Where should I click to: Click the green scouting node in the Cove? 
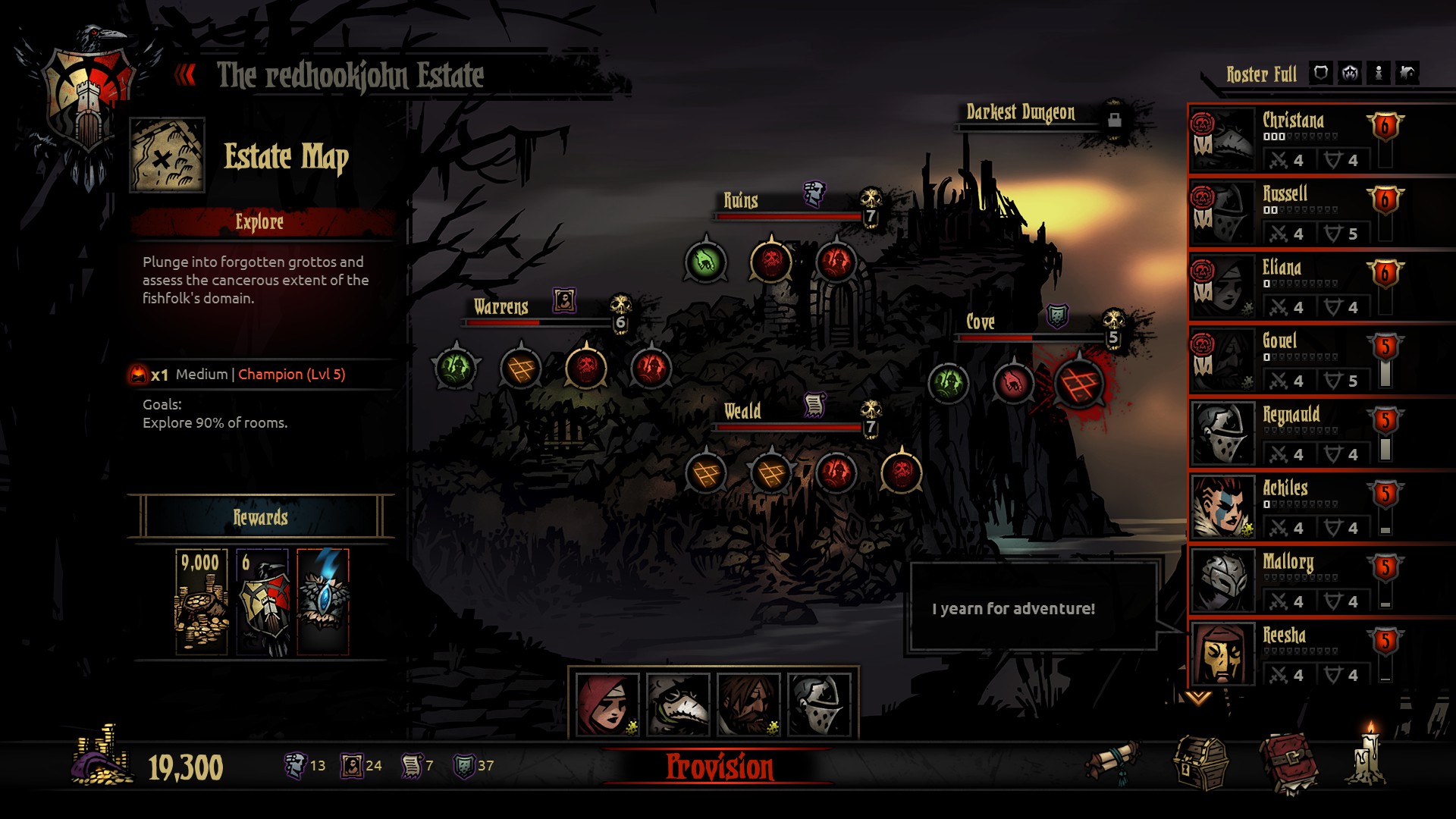pyautogui.click(x=949, y=383)
